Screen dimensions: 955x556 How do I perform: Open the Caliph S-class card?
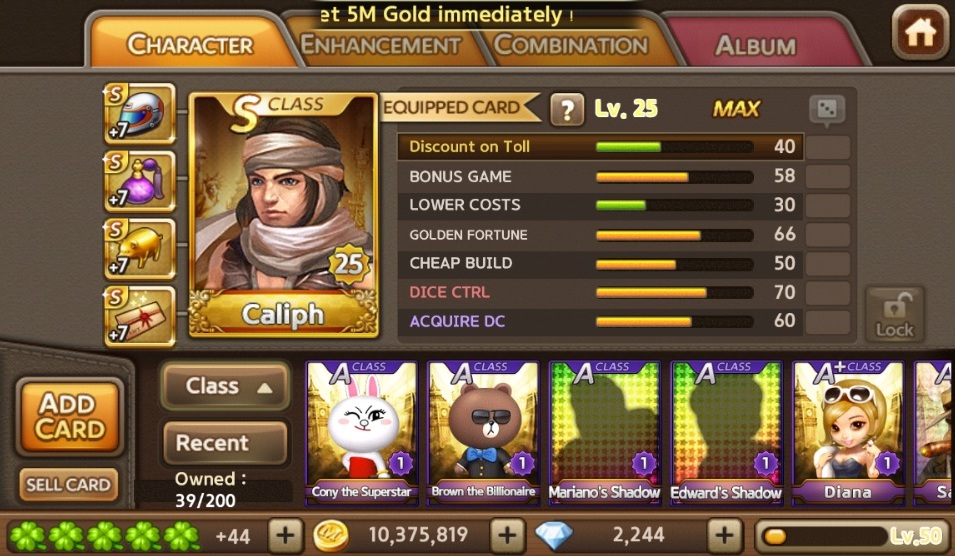(283, 215)
